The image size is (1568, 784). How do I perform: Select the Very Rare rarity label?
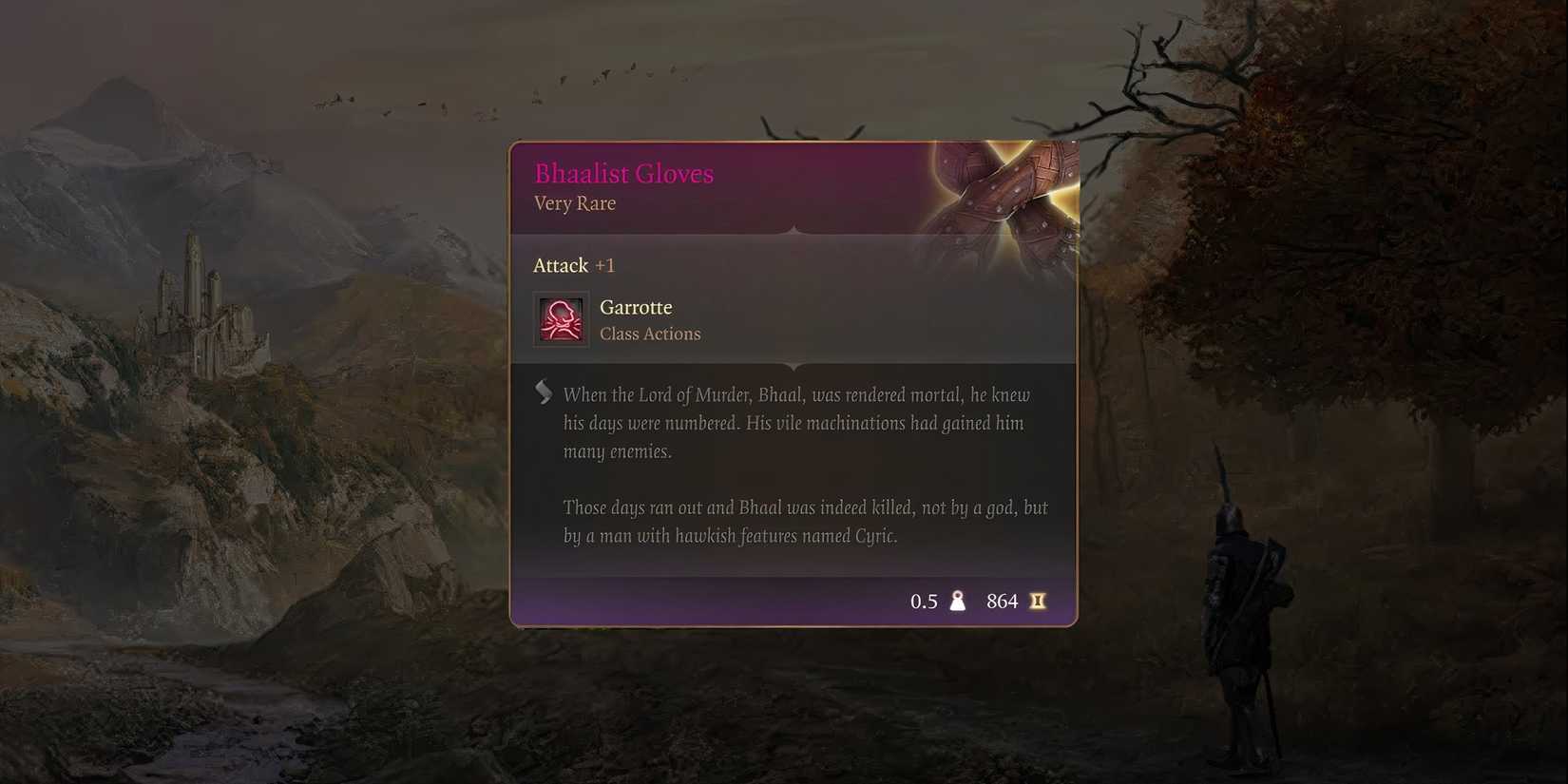pyautogui.click(x=574, y=203)
